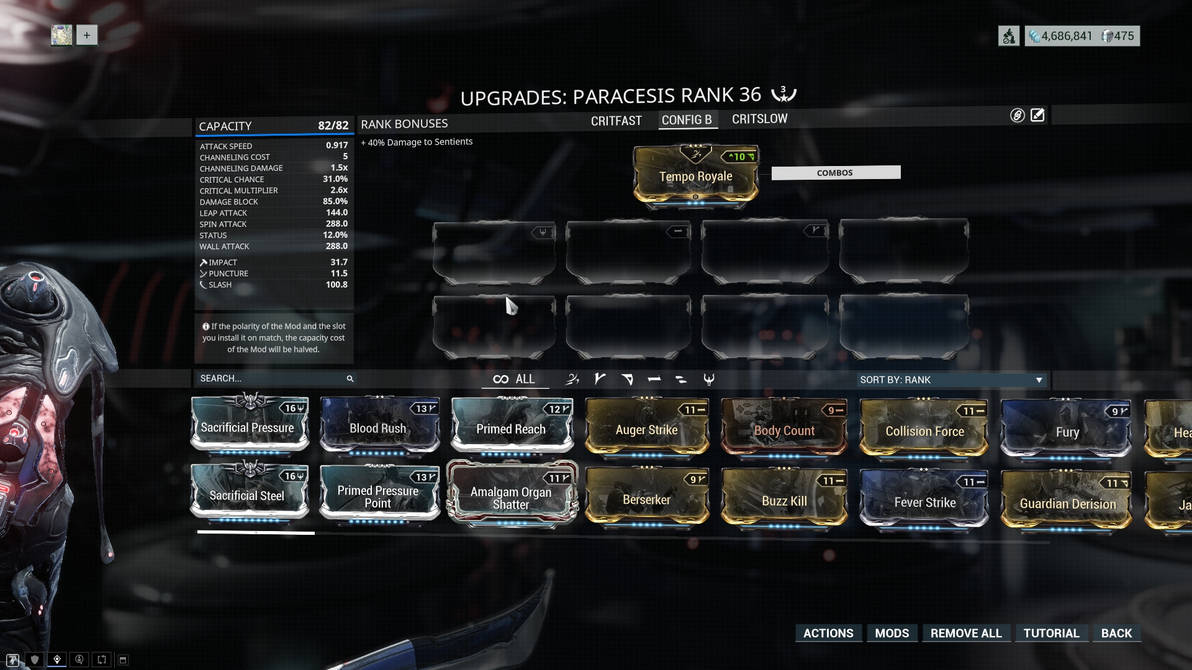1192x670 pixels.
Task: Click the rename config pencil icon
Action: (x=1038, y=115)
